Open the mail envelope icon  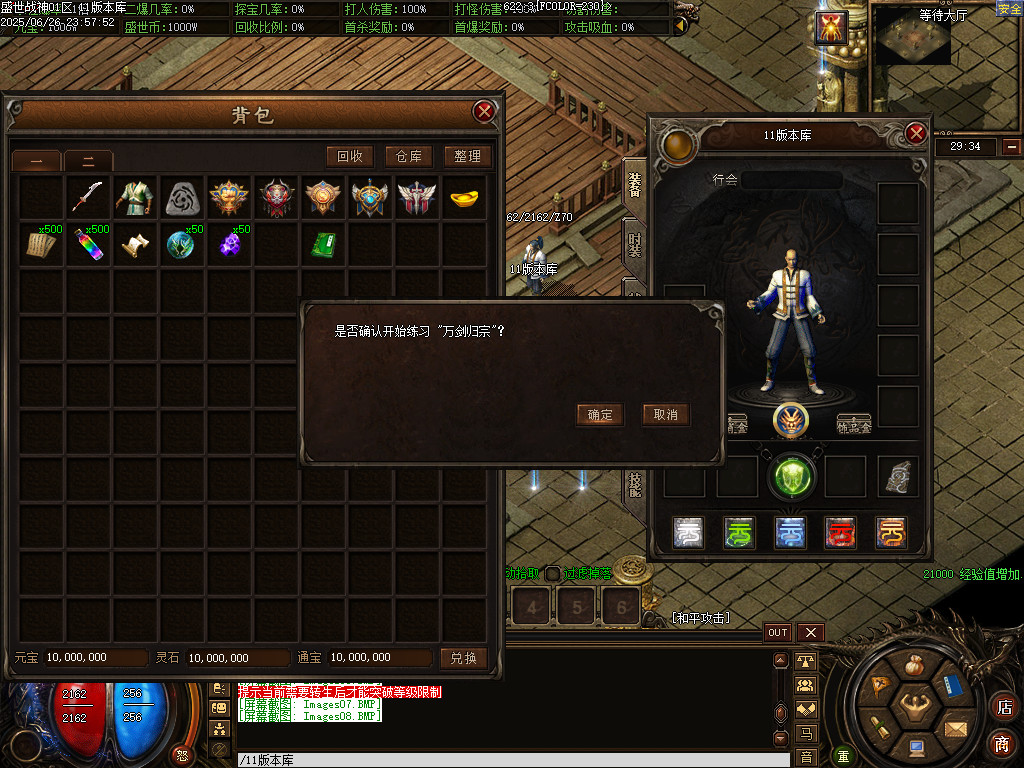(956, 729)
